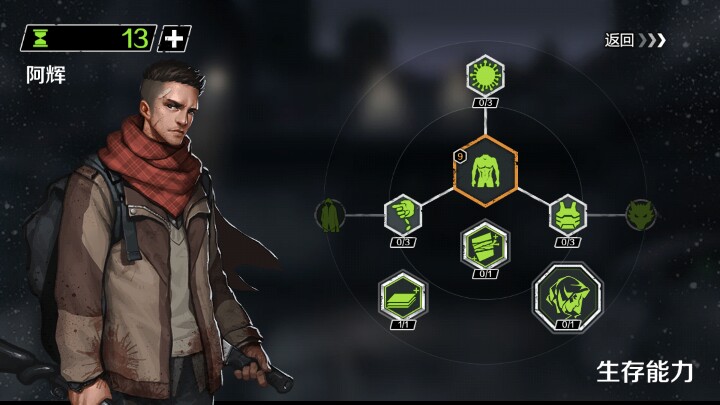Open the stacked supplies skill node
Viewport: 720px width, 405px height.
click(x=403, y=295)
